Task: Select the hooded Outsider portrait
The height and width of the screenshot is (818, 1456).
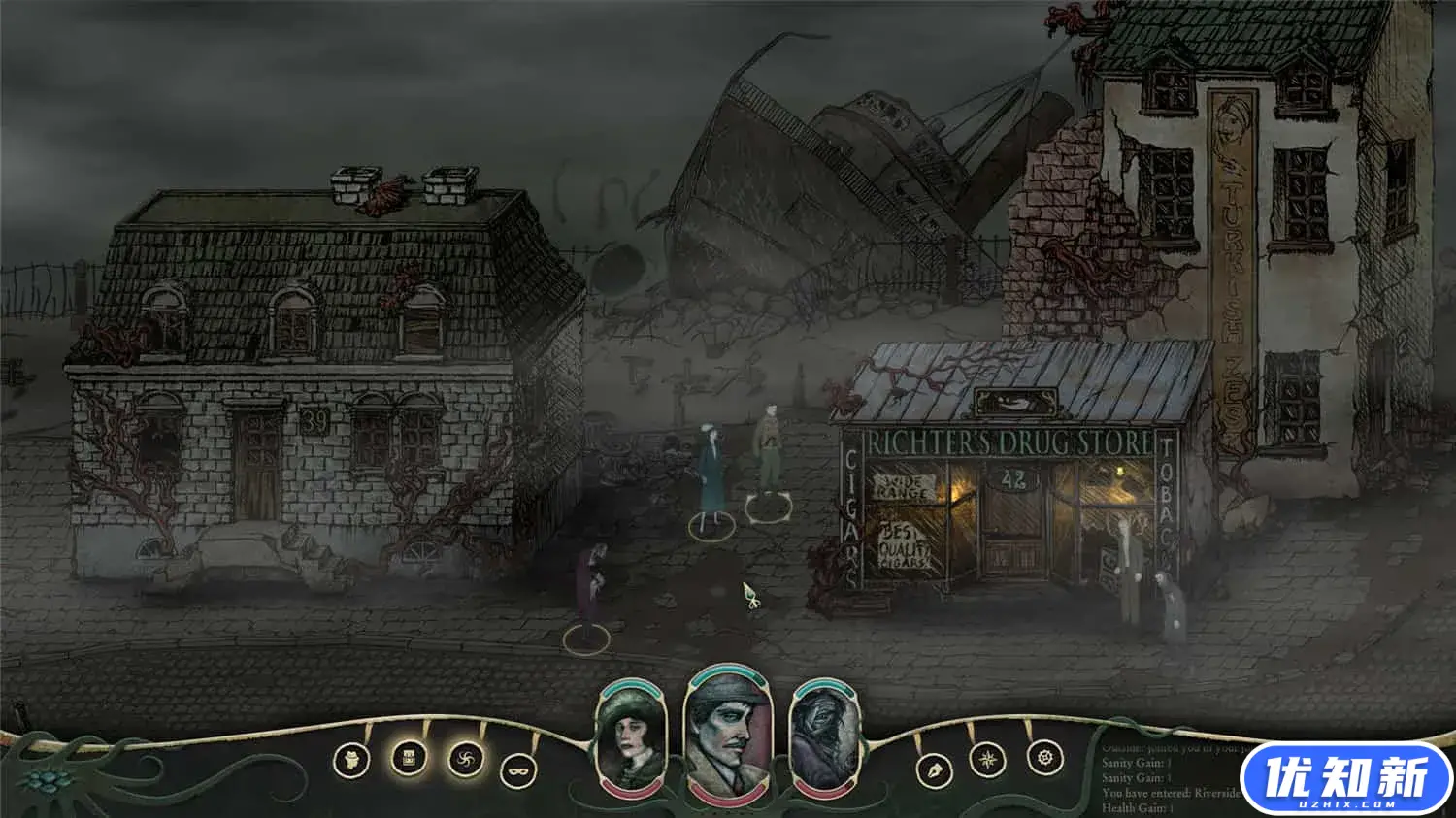Action: pos(824,736)
